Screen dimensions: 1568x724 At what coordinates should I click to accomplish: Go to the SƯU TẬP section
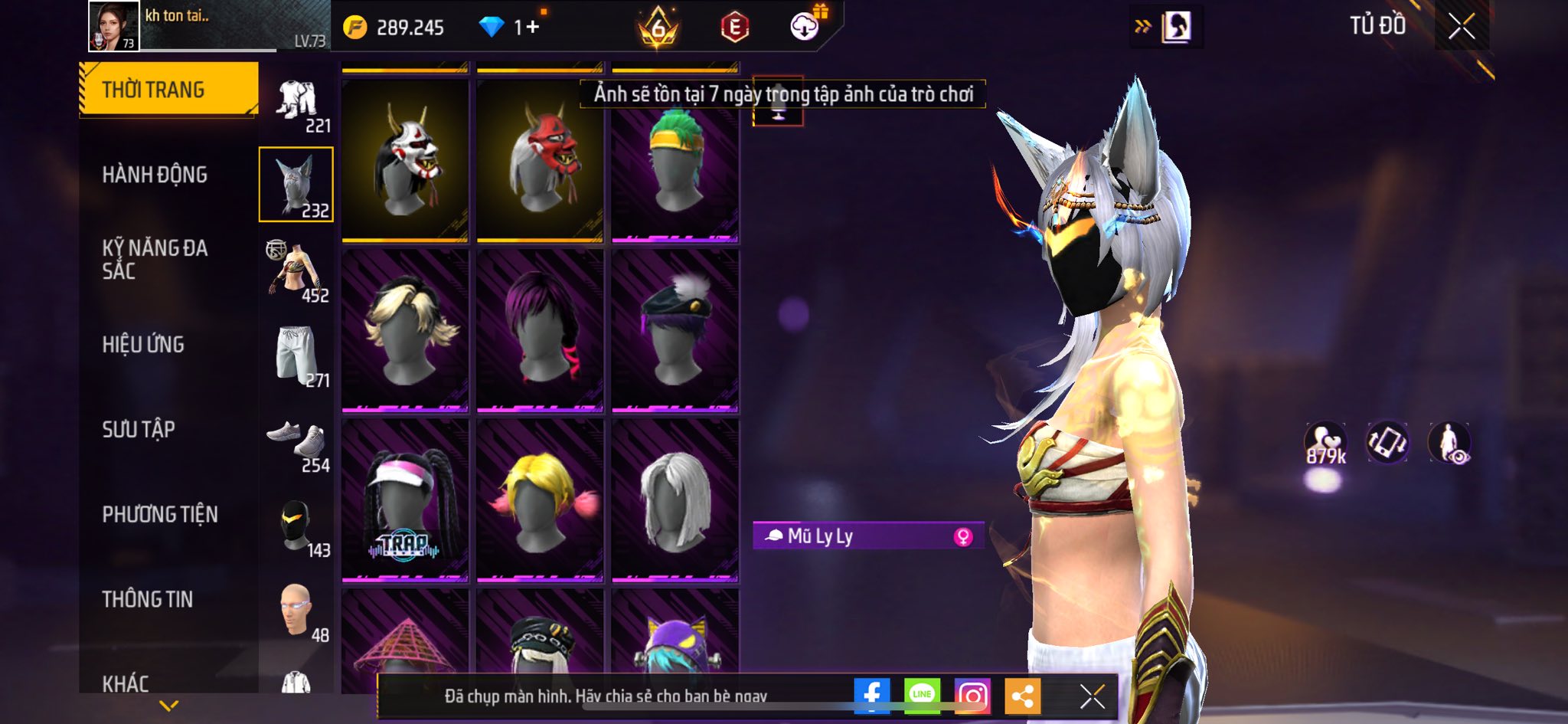pos(139,430)
